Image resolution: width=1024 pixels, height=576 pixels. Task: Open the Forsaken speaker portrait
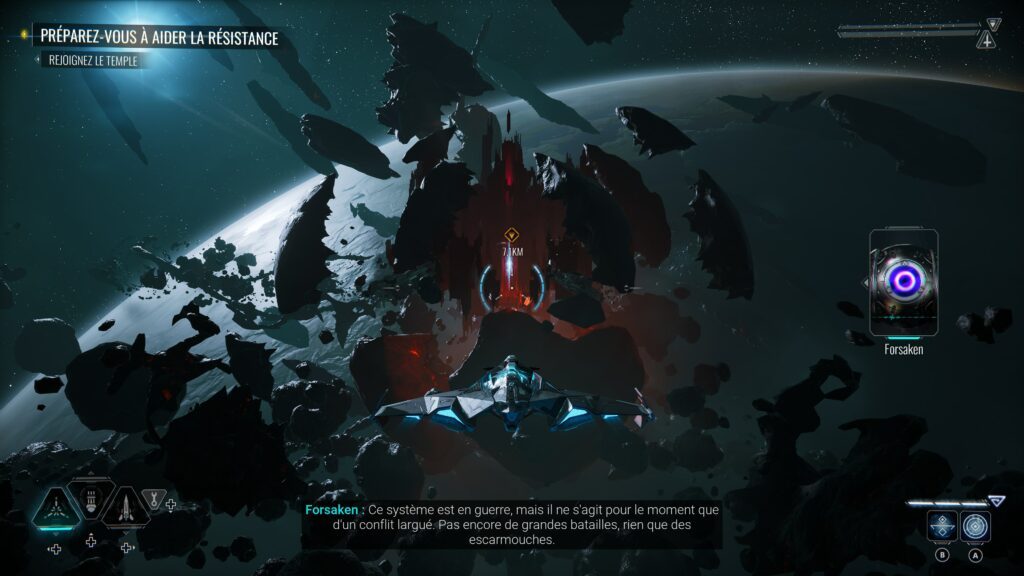[x=903, y=282]
